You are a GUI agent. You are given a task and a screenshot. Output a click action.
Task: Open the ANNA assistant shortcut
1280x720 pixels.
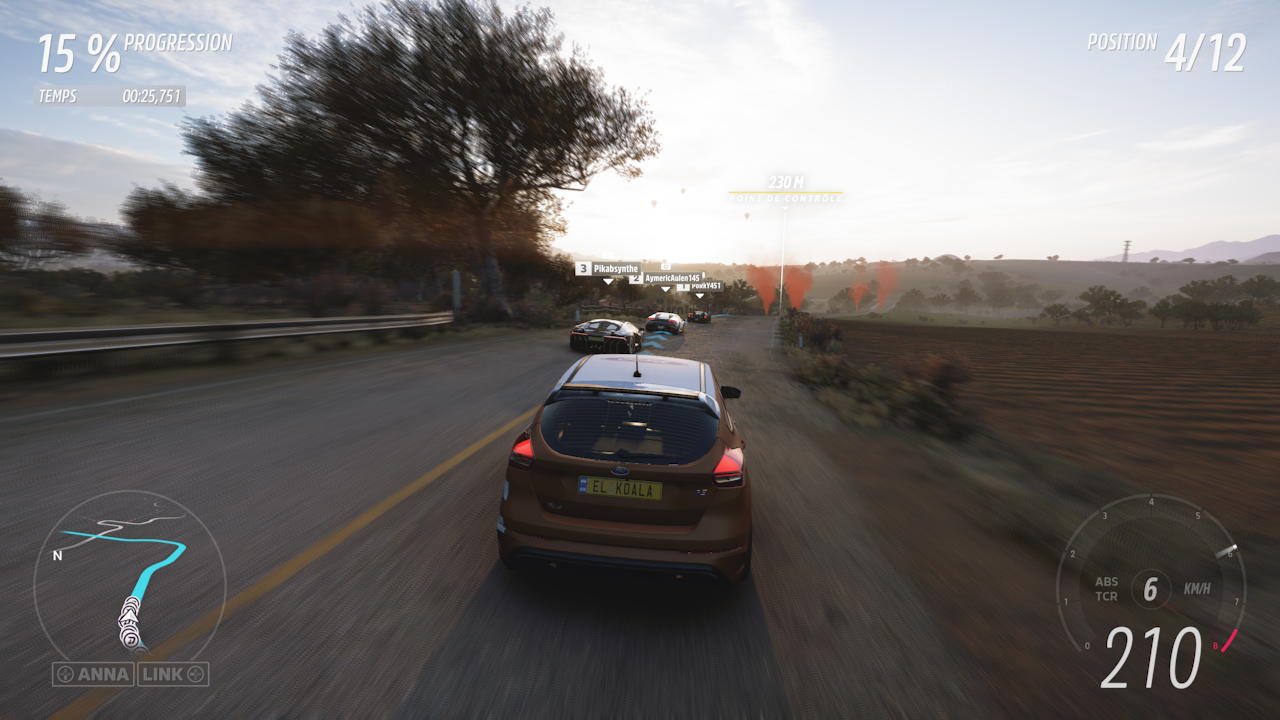(93, 674)
